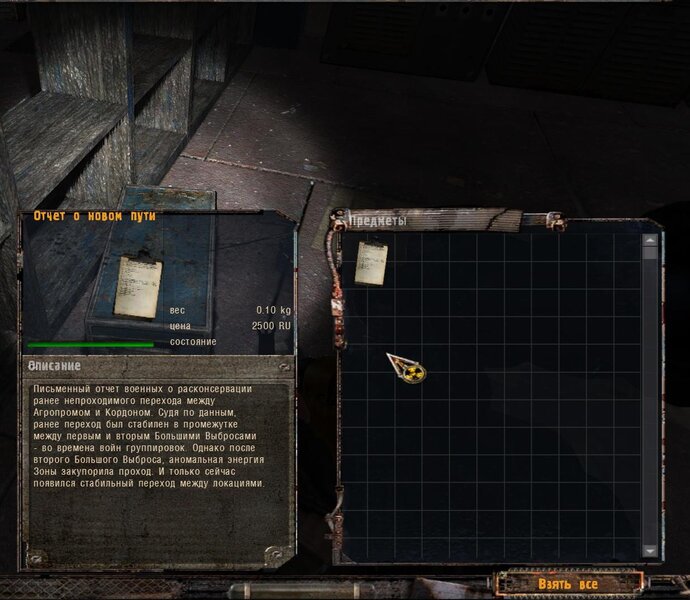Take all items with Взять все button

click(x=568, y=583)
